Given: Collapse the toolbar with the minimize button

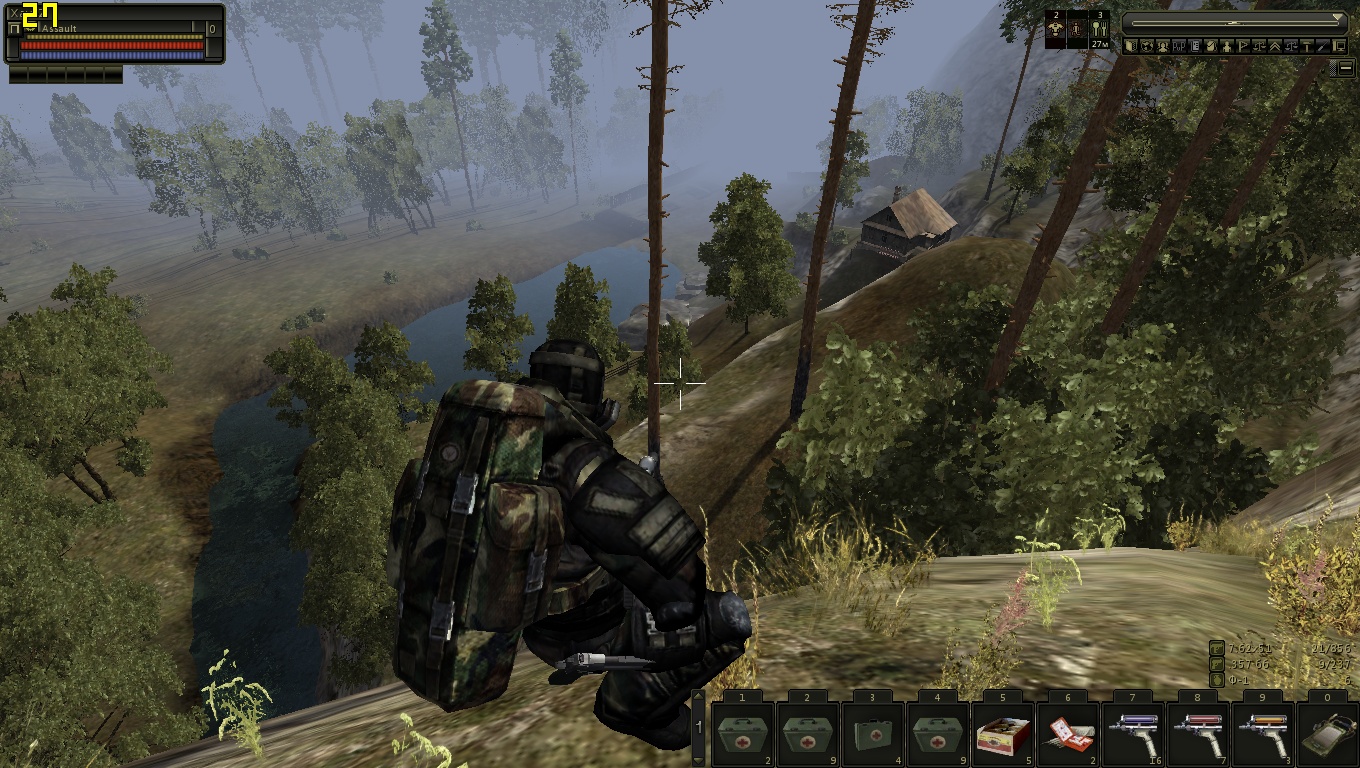Looking at the screenshot, I should (x=1346, y=68).
